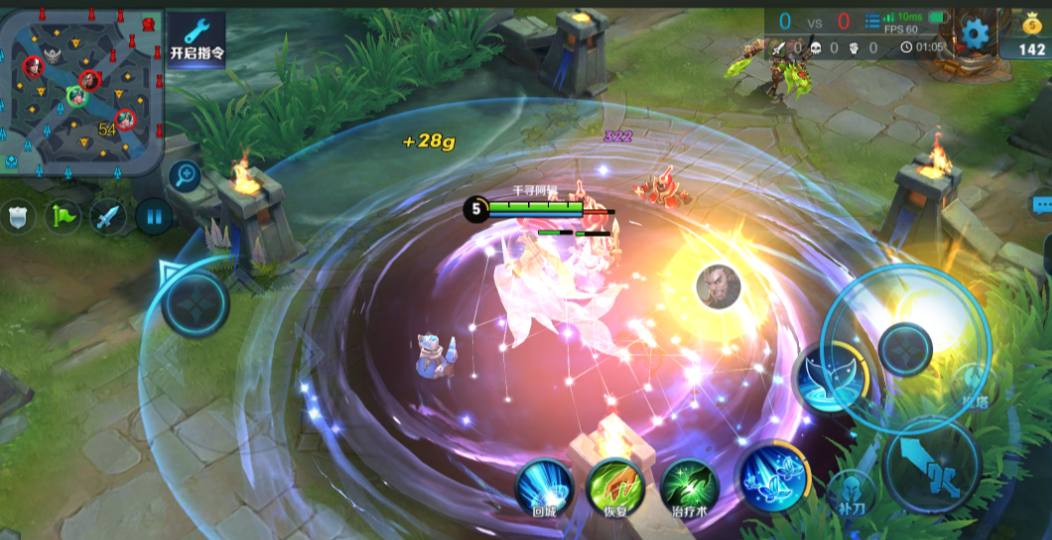Select the green flag signal icon

[62, 216]
